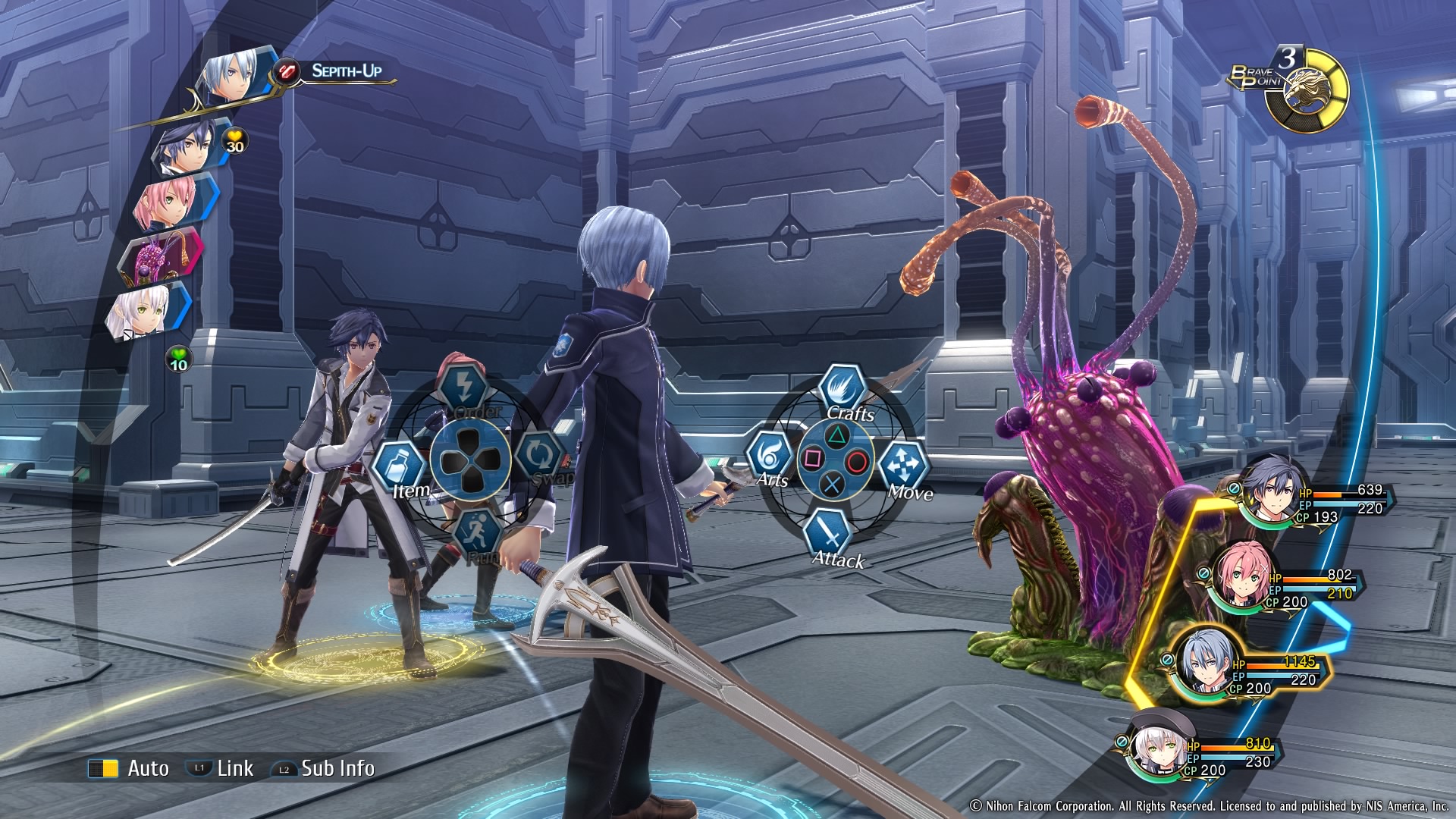Screen dimensions: 1456x819
Task: Select the Attack command
Action: 830,535
